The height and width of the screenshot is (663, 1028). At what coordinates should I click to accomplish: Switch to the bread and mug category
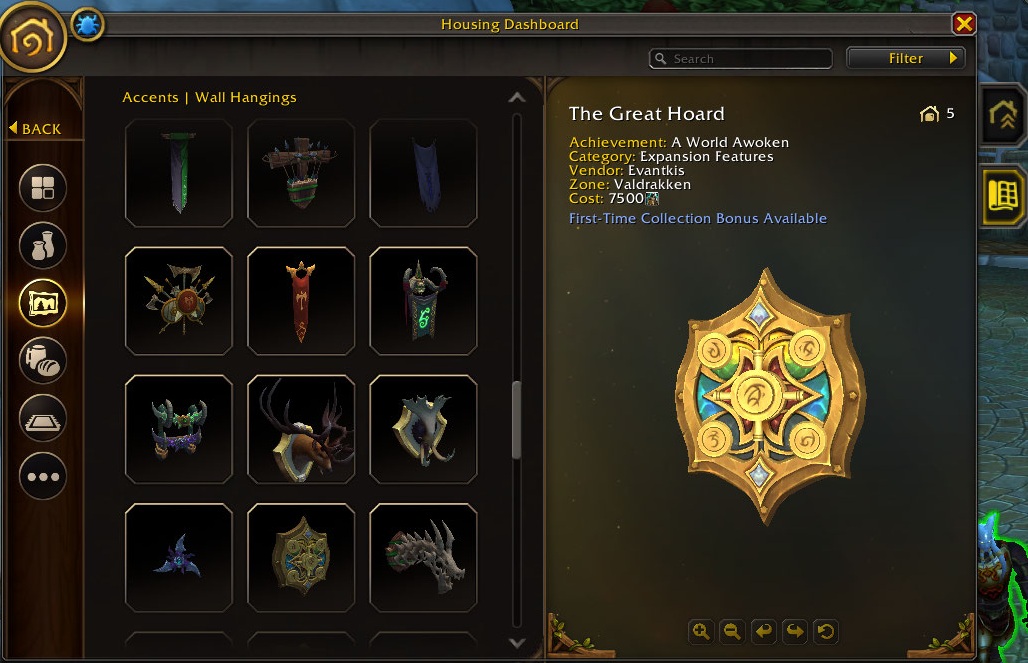pos(43,358)
